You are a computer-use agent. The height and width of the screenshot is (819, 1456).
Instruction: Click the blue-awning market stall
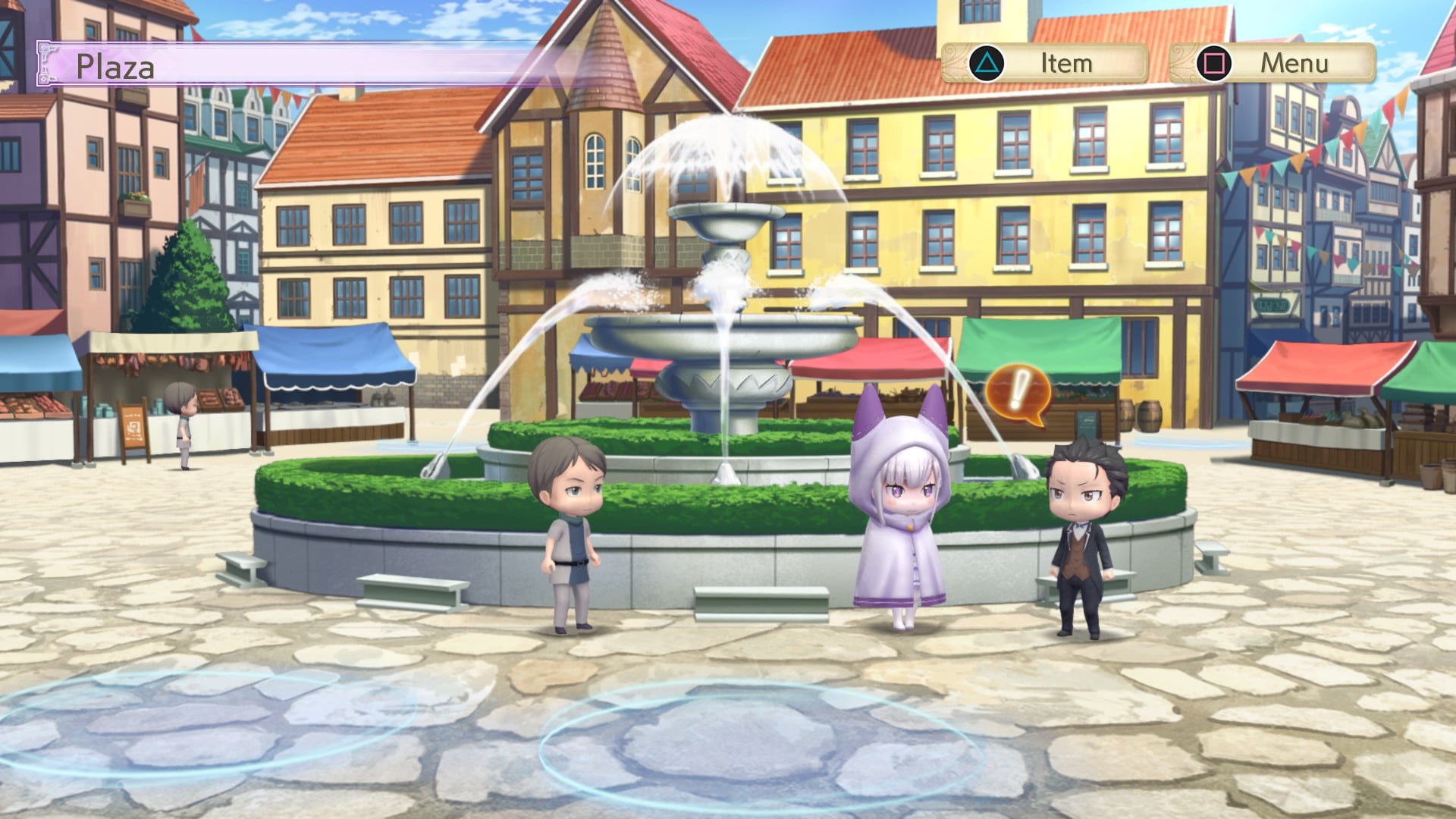[x=334, y=372]
